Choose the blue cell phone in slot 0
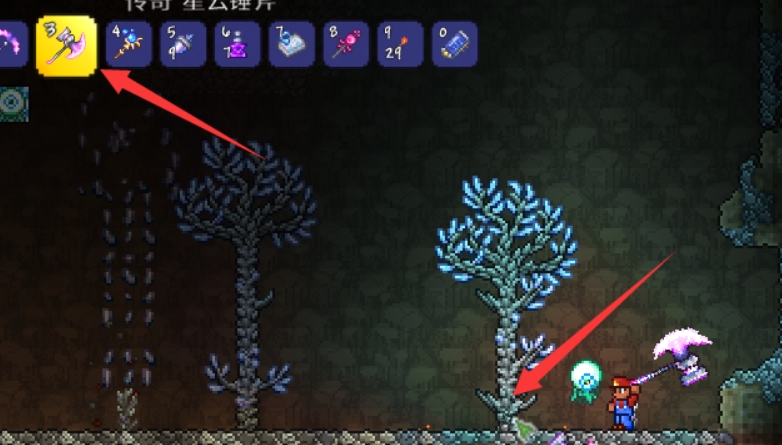This screenshot has width=782, height=445. [x=454, y=45]
